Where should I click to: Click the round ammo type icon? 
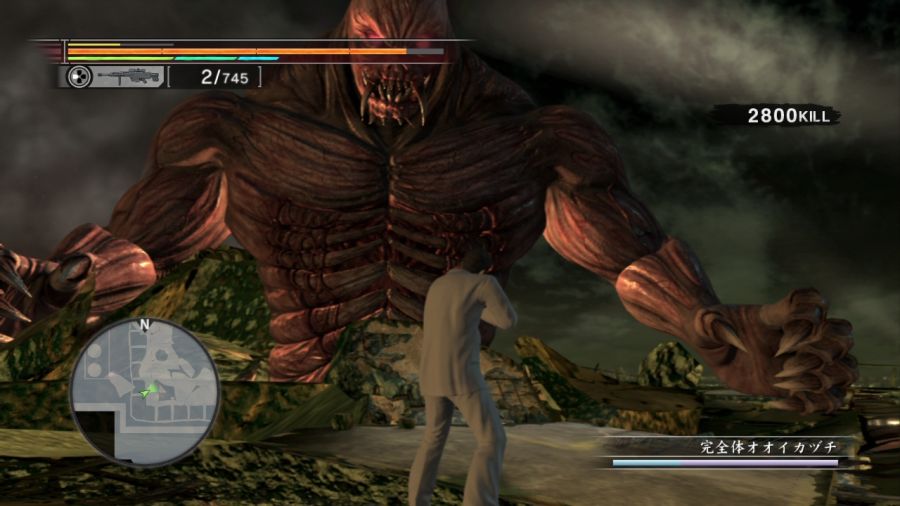(x=79, y=77)
